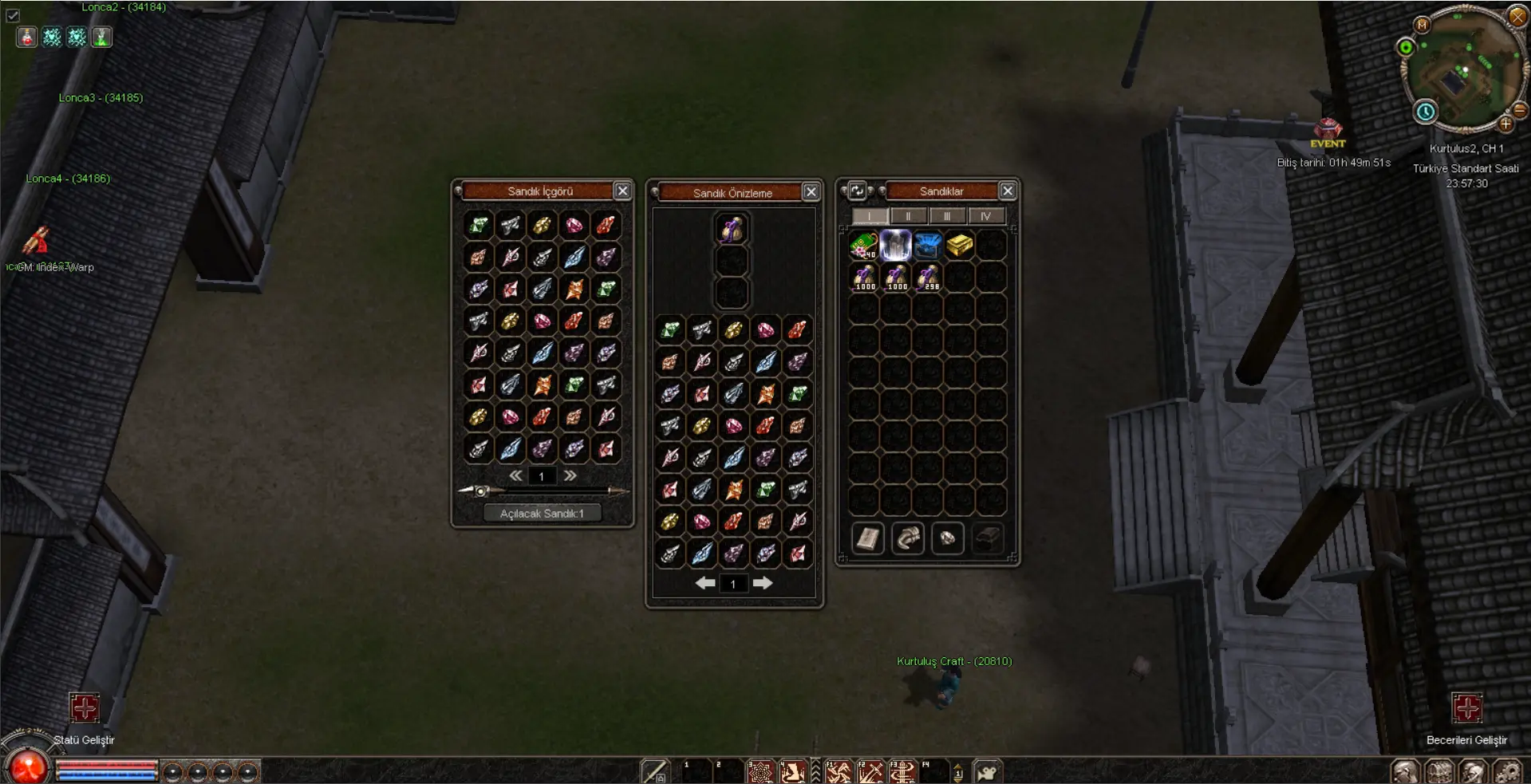Click the Açılacak Sandık:1 button
The width and height of the screenshot is (1531, 784).
[x=543, y=513]
